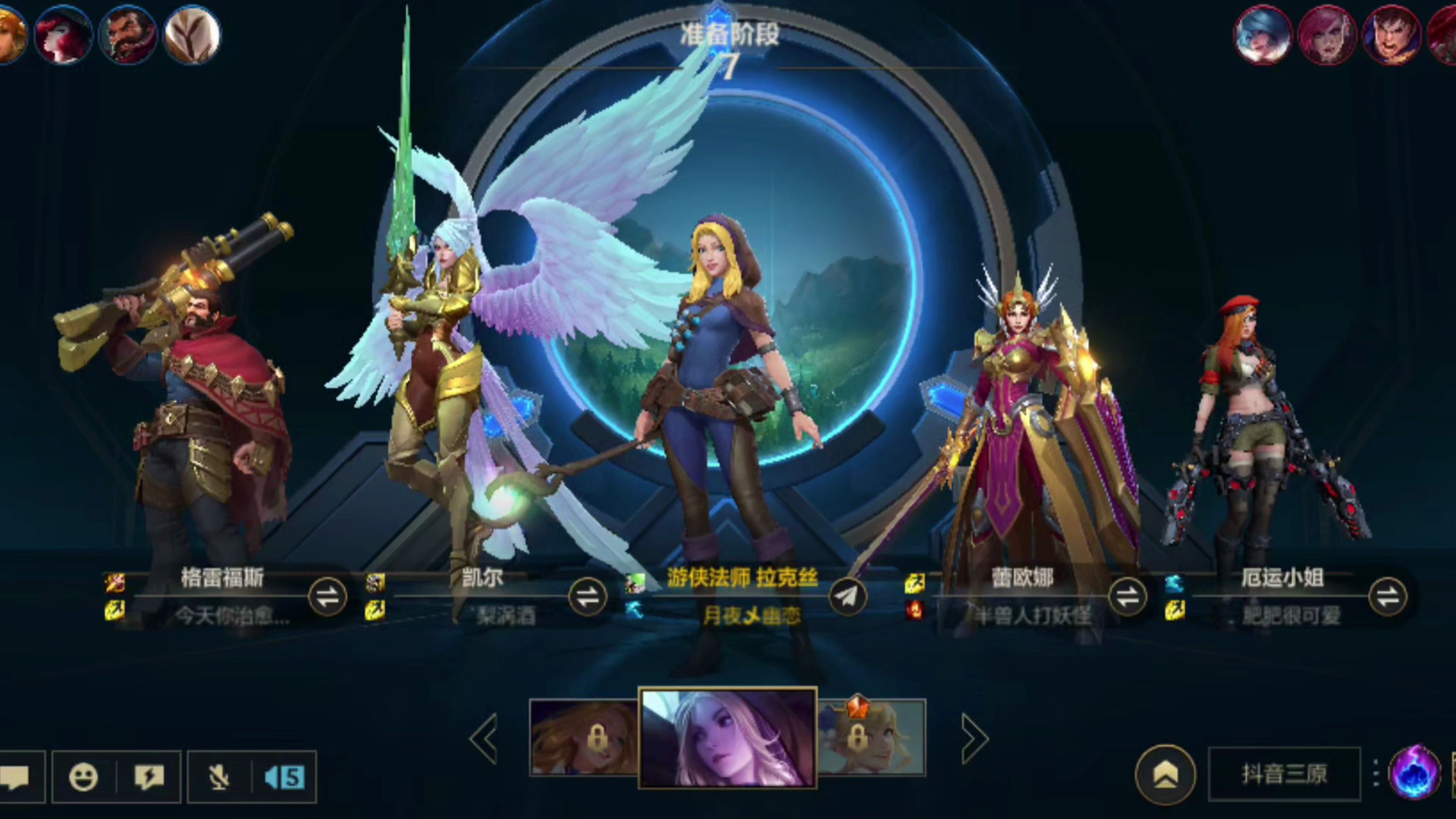Select the locked skin thumbnail on the left

(x=584, y=737)
